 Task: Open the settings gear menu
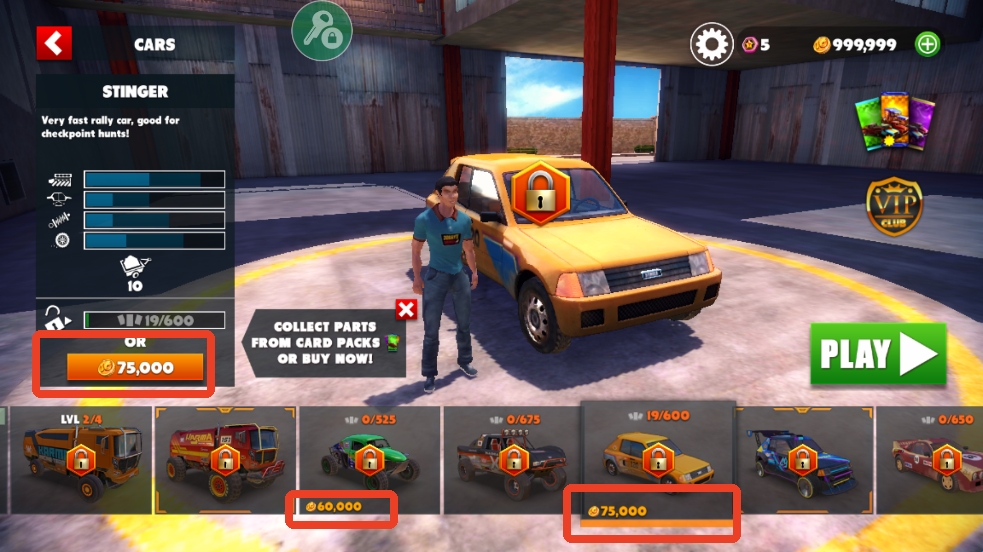[x=711, y=44]
